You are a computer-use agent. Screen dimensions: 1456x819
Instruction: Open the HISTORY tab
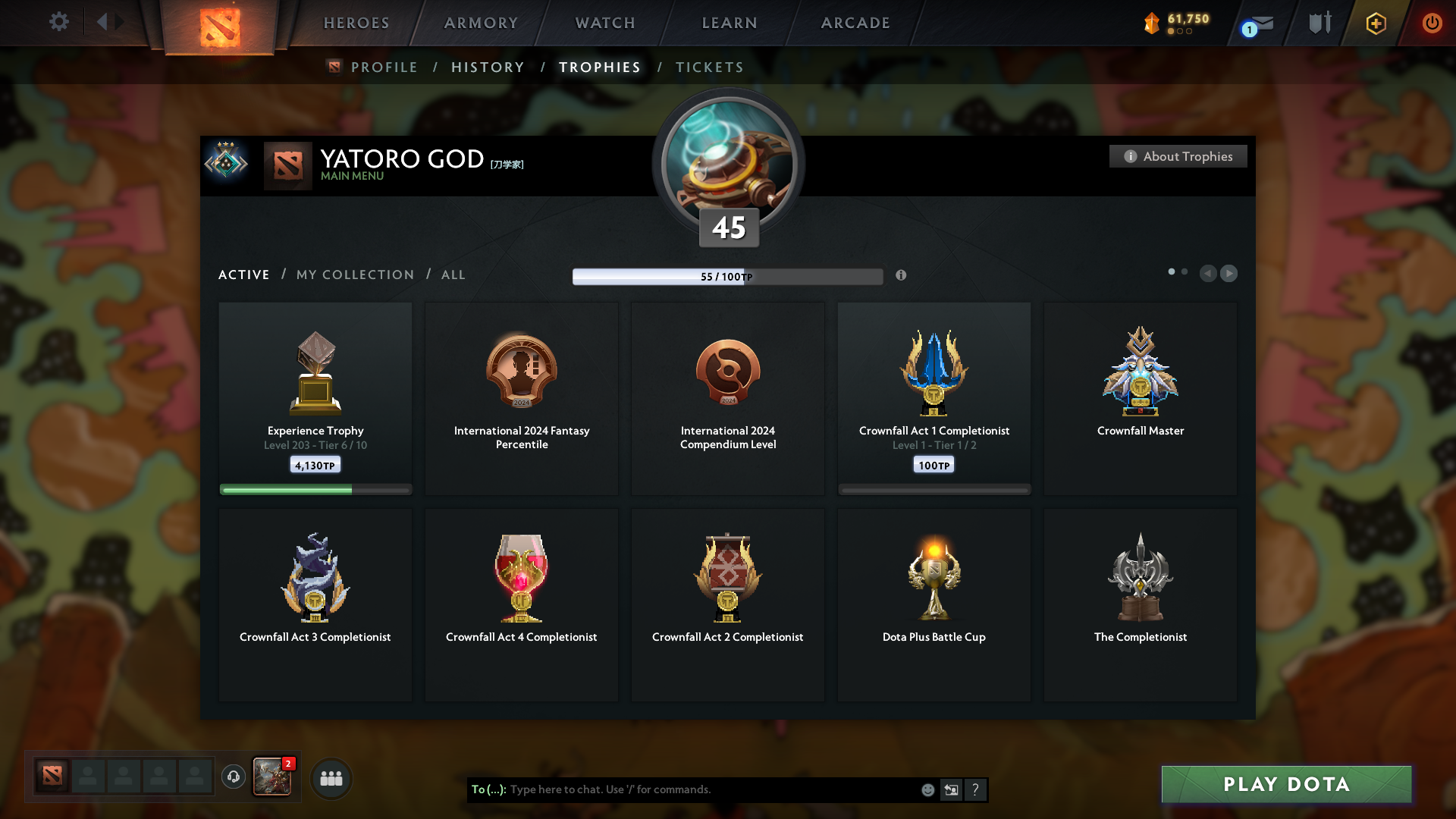[488, 67]
